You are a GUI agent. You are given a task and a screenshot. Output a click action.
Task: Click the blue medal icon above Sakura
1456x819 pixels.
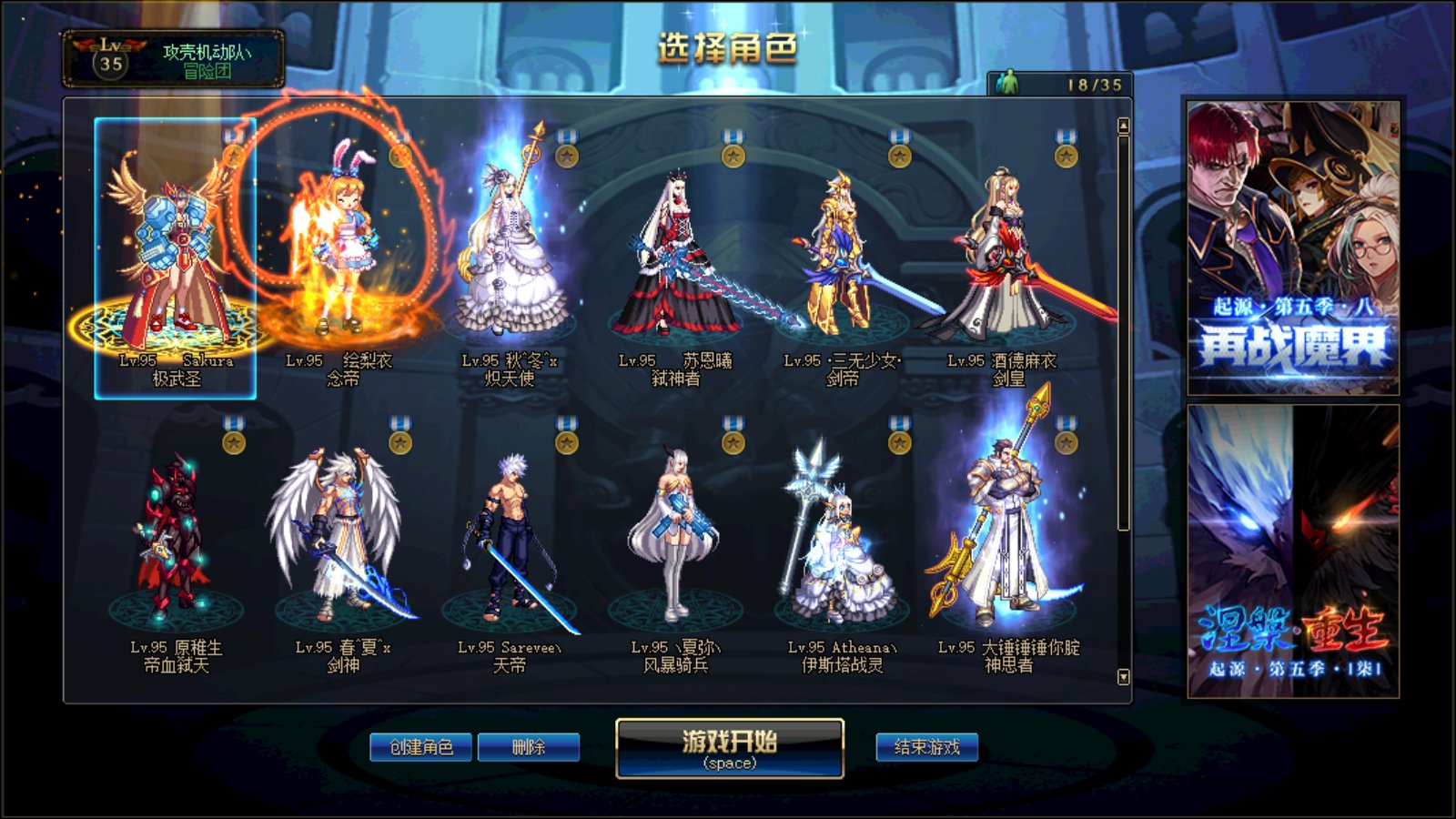pos(232,136)
